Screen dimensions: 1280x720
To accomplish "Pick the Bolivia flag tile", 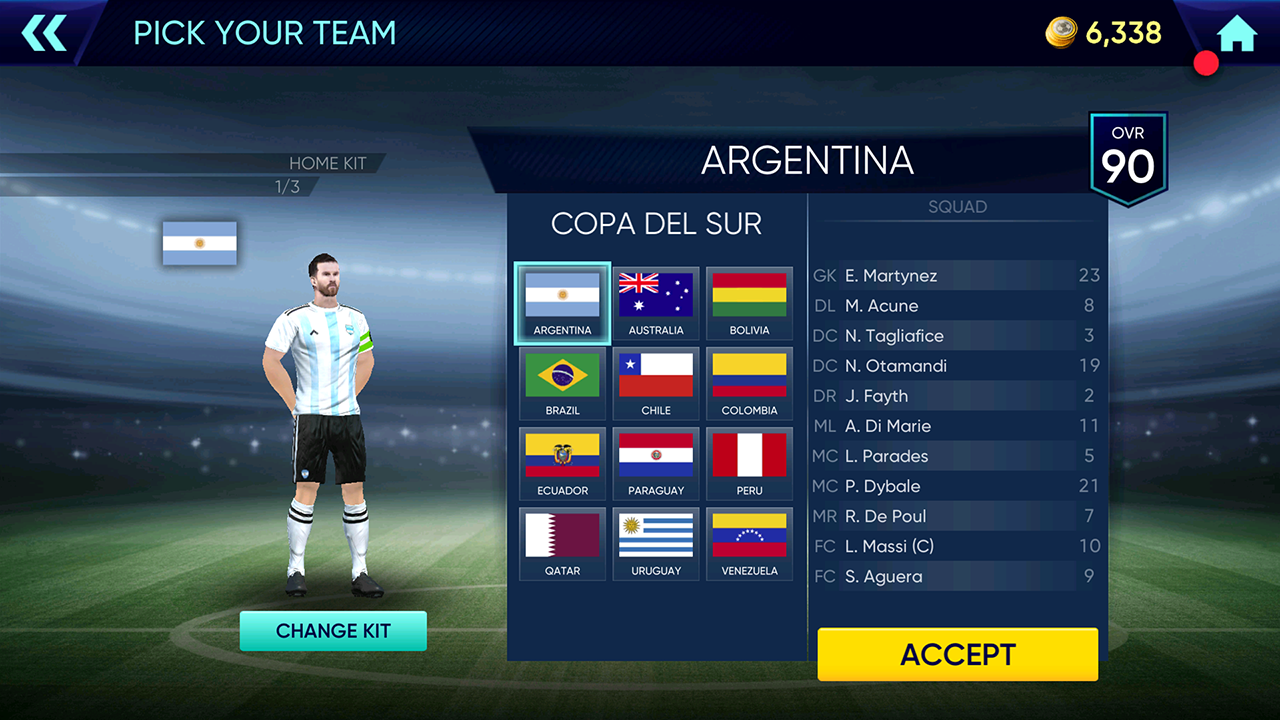I will click(749, 304).
